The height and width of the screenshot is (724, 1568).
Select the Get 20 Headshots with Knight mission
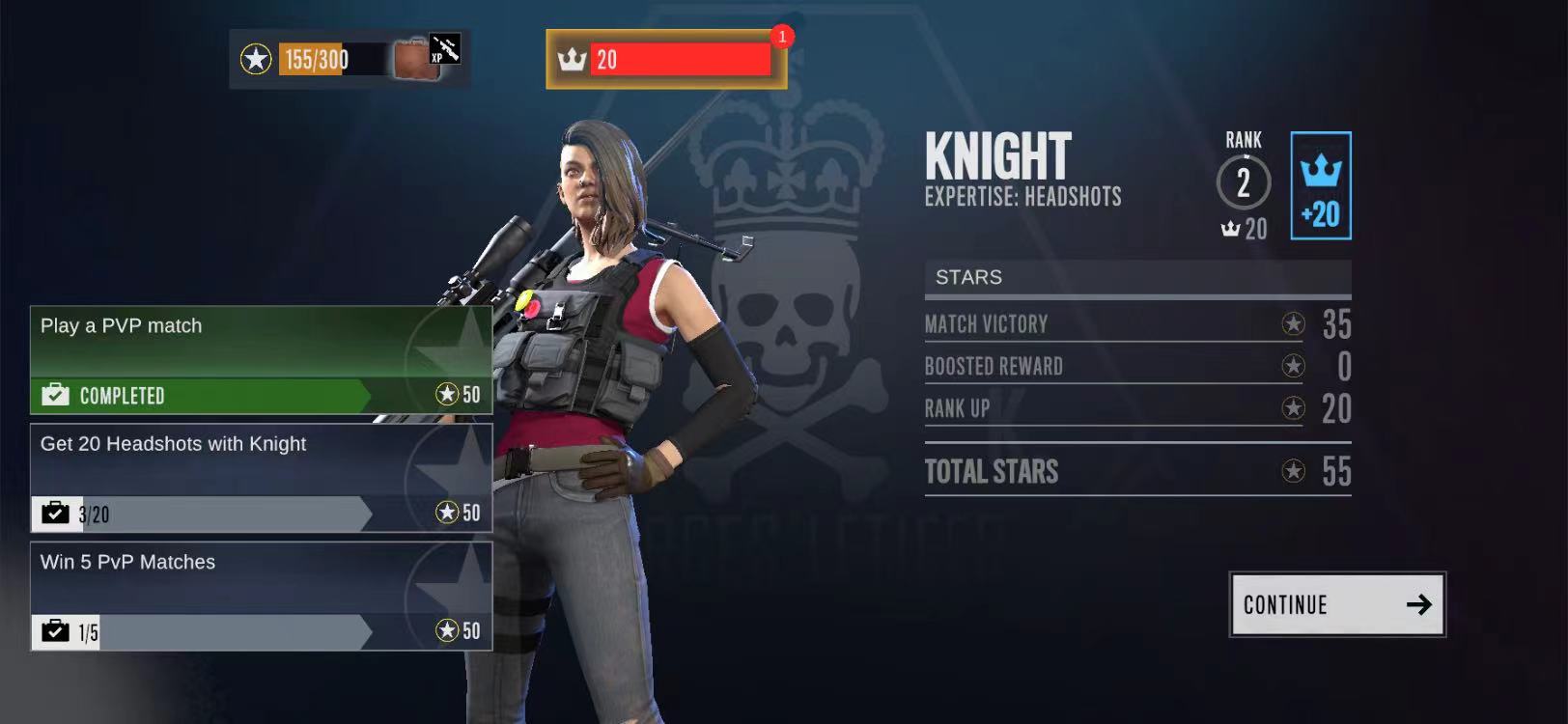click(261, 478)
